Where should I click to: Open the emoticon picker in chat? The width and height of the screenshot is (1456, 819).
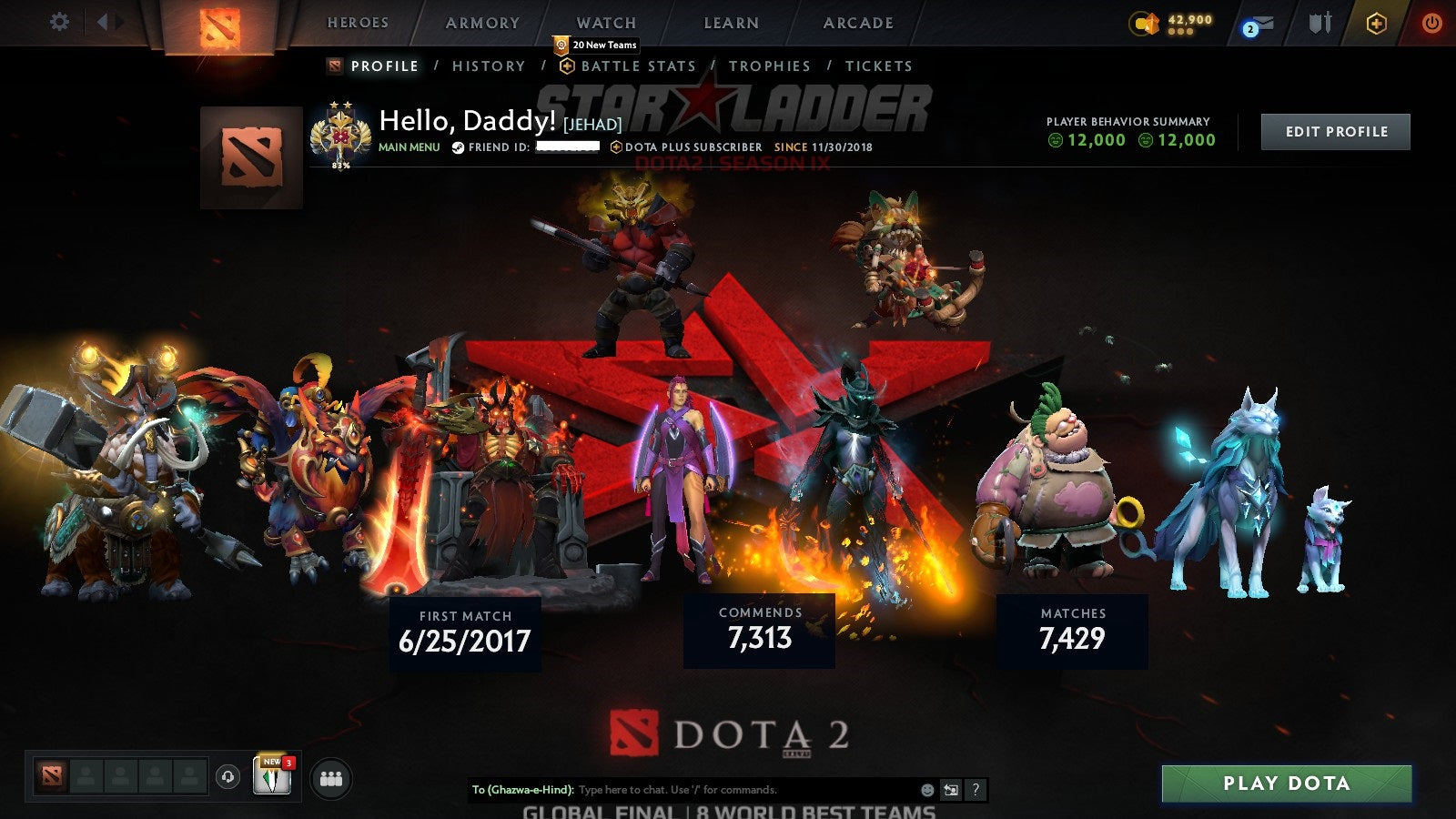(926, 789)
